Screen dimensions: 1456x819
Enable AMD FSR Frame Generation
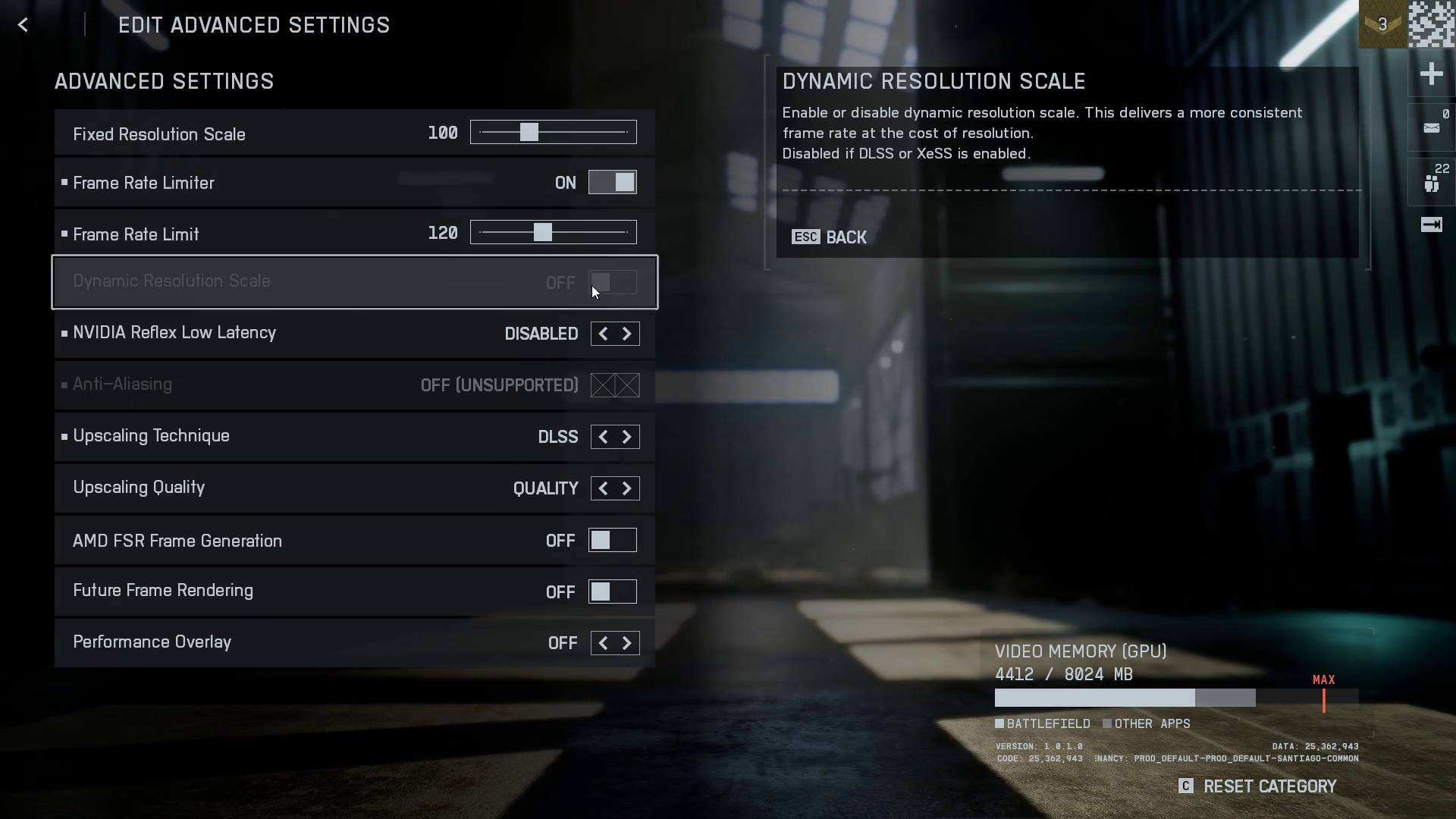coord(612,541)
